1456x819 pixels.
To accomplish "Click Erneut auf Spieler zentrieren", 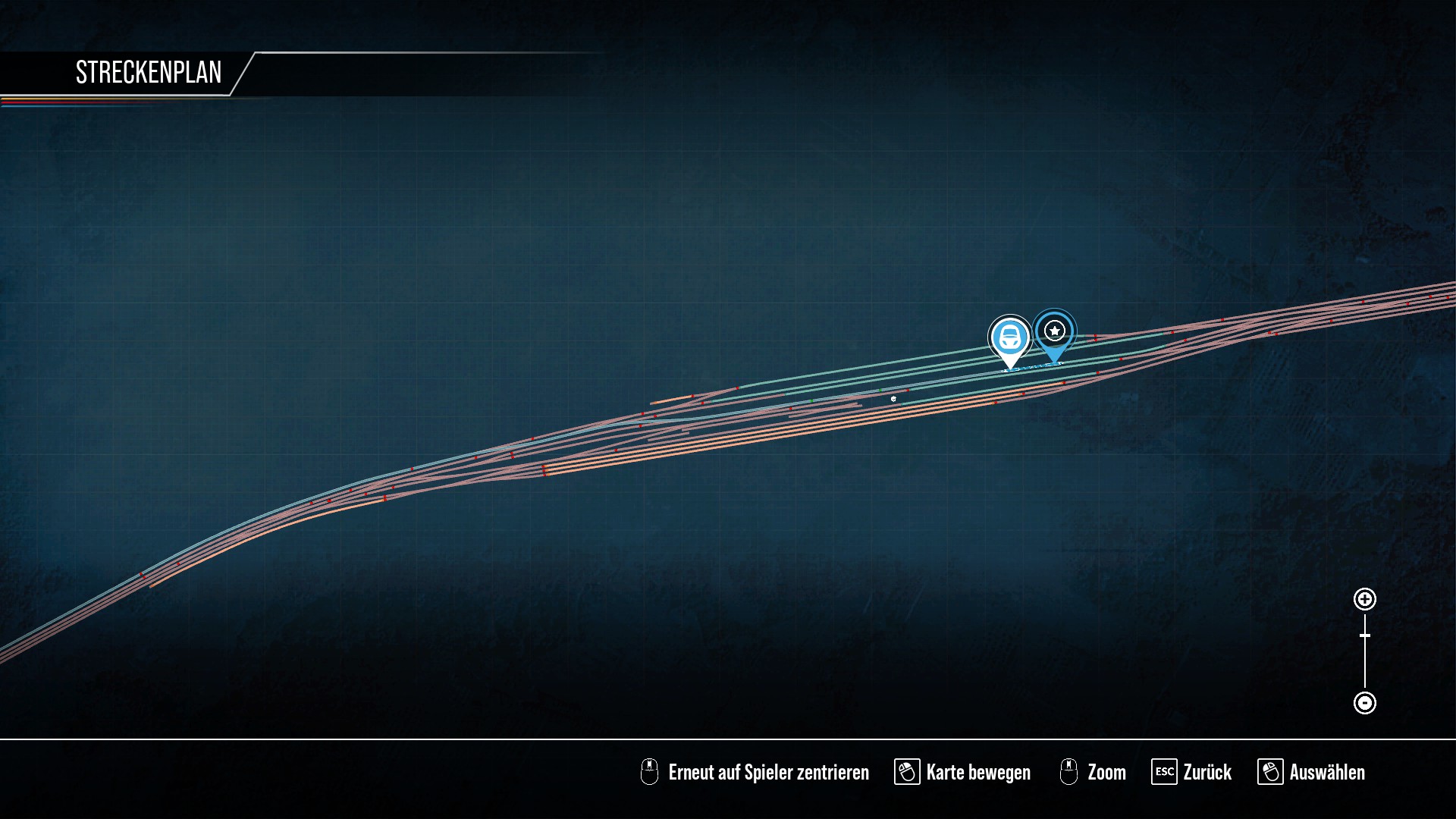I will pos(755,772).
